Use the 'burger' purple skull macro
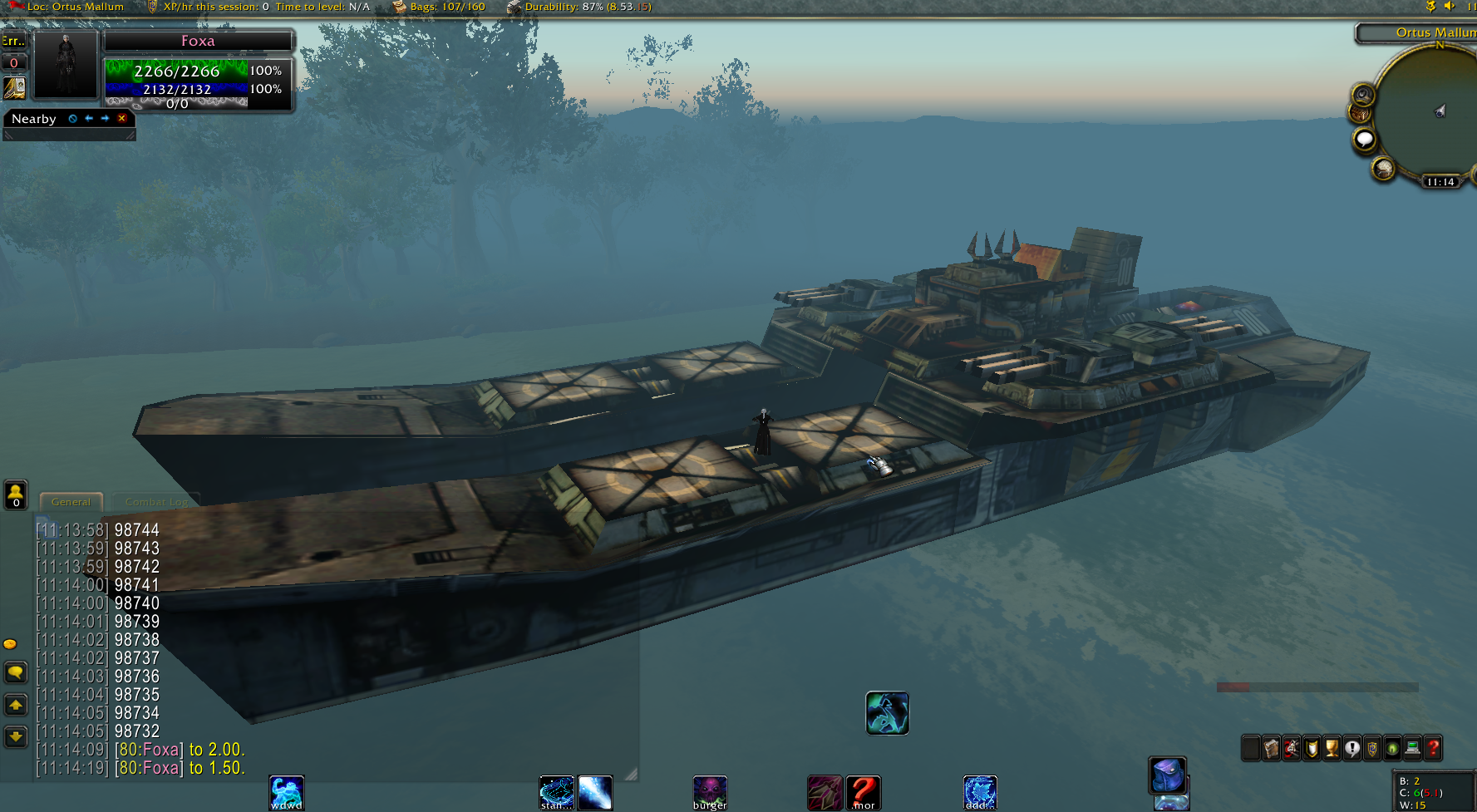 tap(710, 792)
